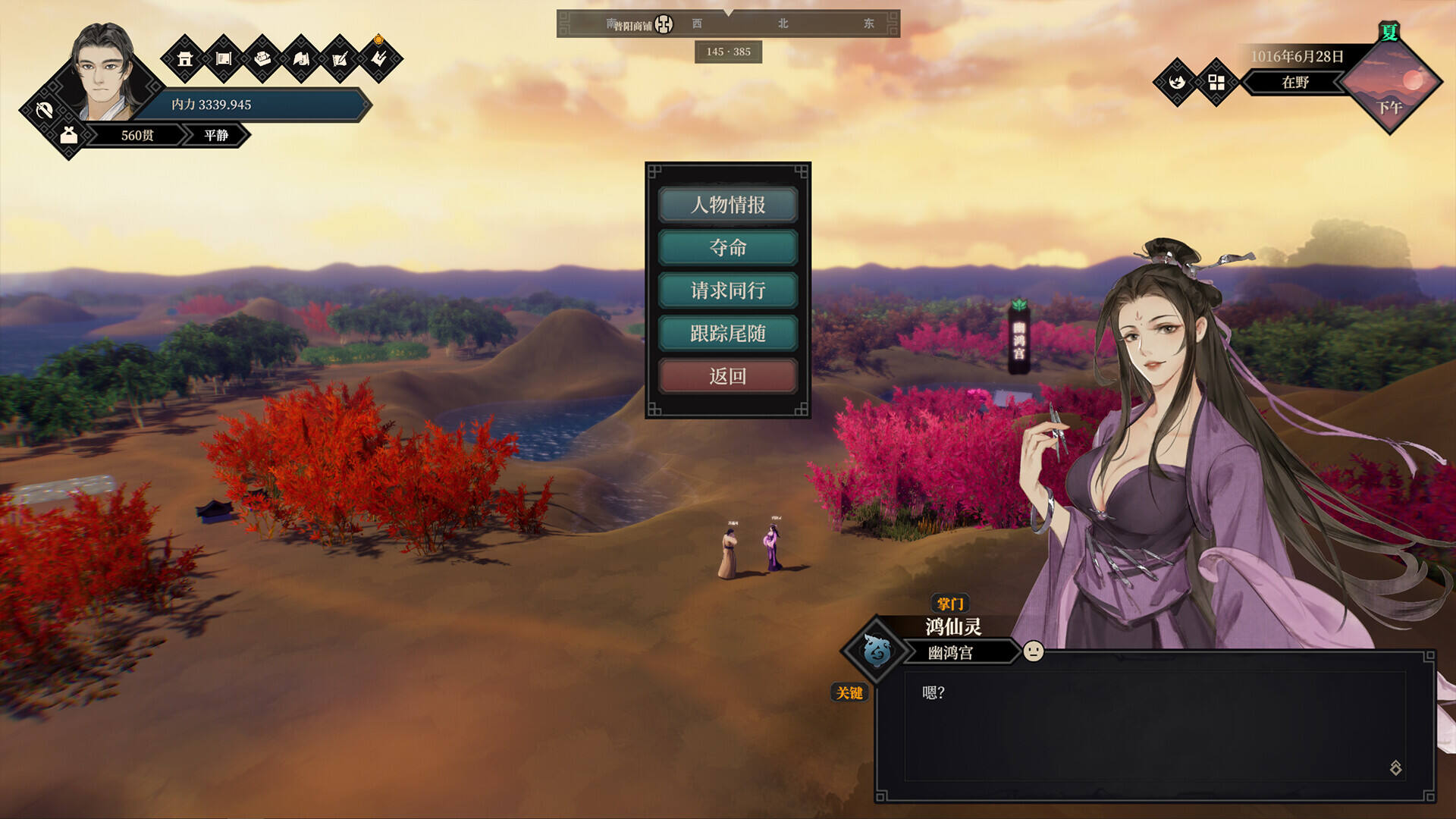The width and height of the screenshot is (1456, 819).
Task: Click the treasure chest icon
Action: (262, 58)
